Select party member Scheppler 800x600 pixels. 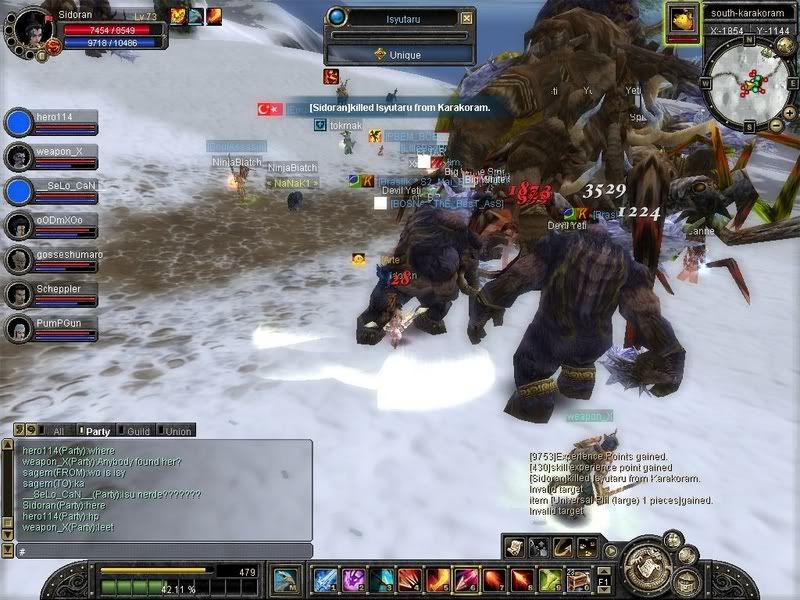[x=60, y=294]
